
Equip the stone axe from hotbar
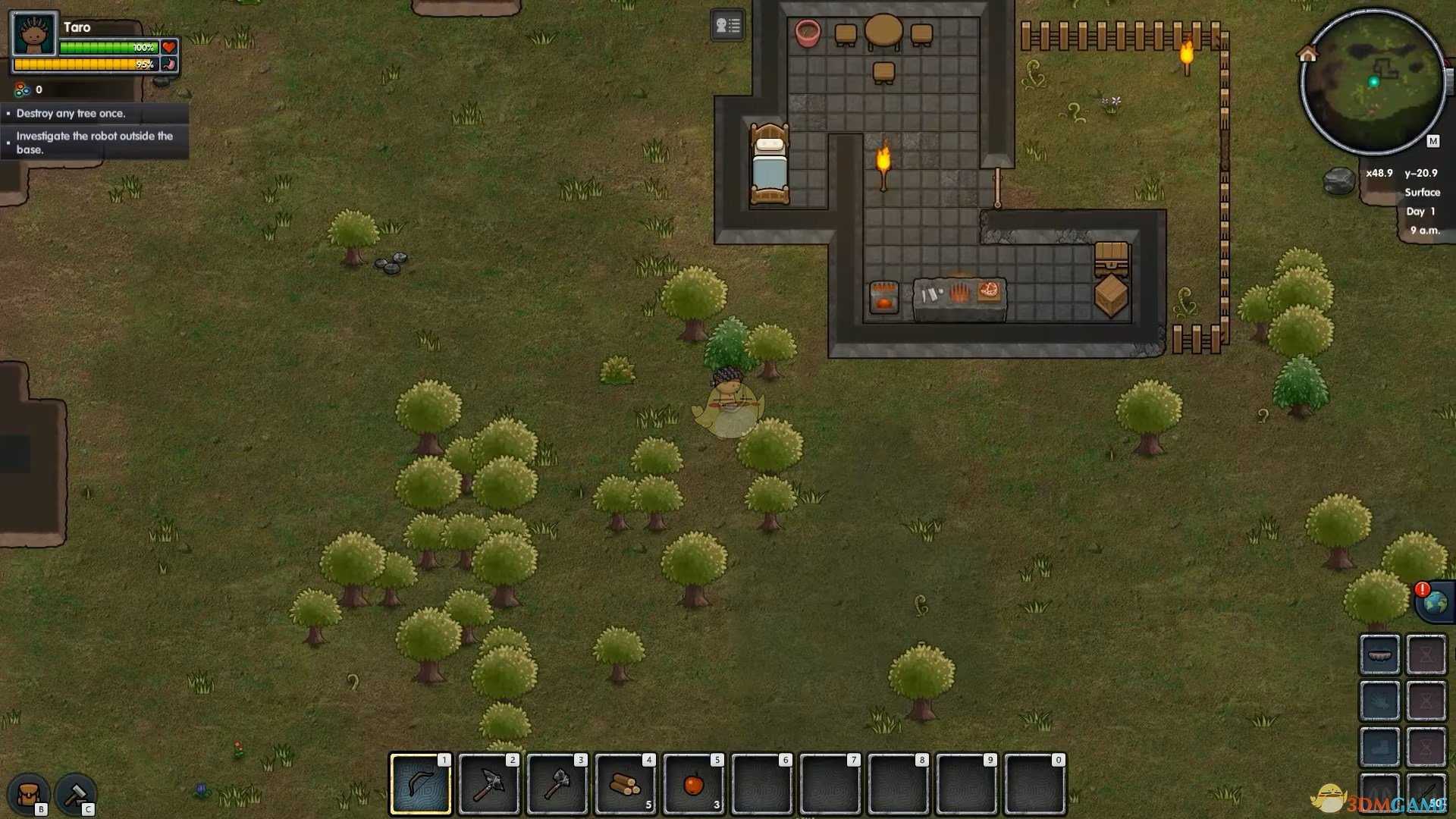[x=557, y=783]
